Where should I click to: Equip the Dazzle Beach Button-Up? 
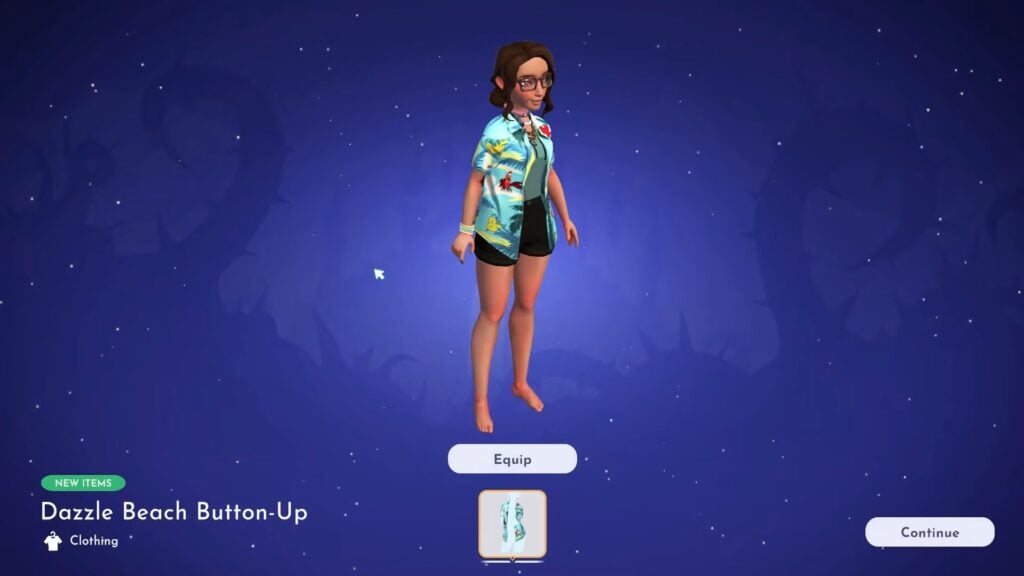(x=512, y=459)
